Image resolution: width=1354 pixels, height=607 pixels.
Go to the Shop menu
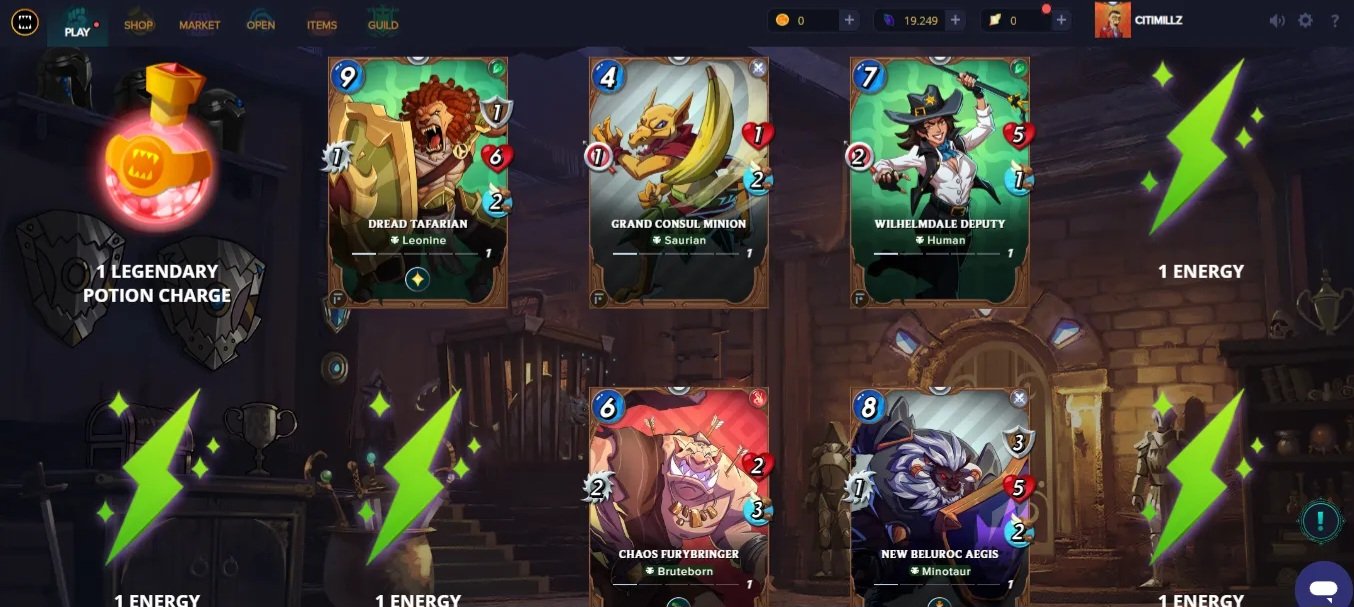pos(139,24)
